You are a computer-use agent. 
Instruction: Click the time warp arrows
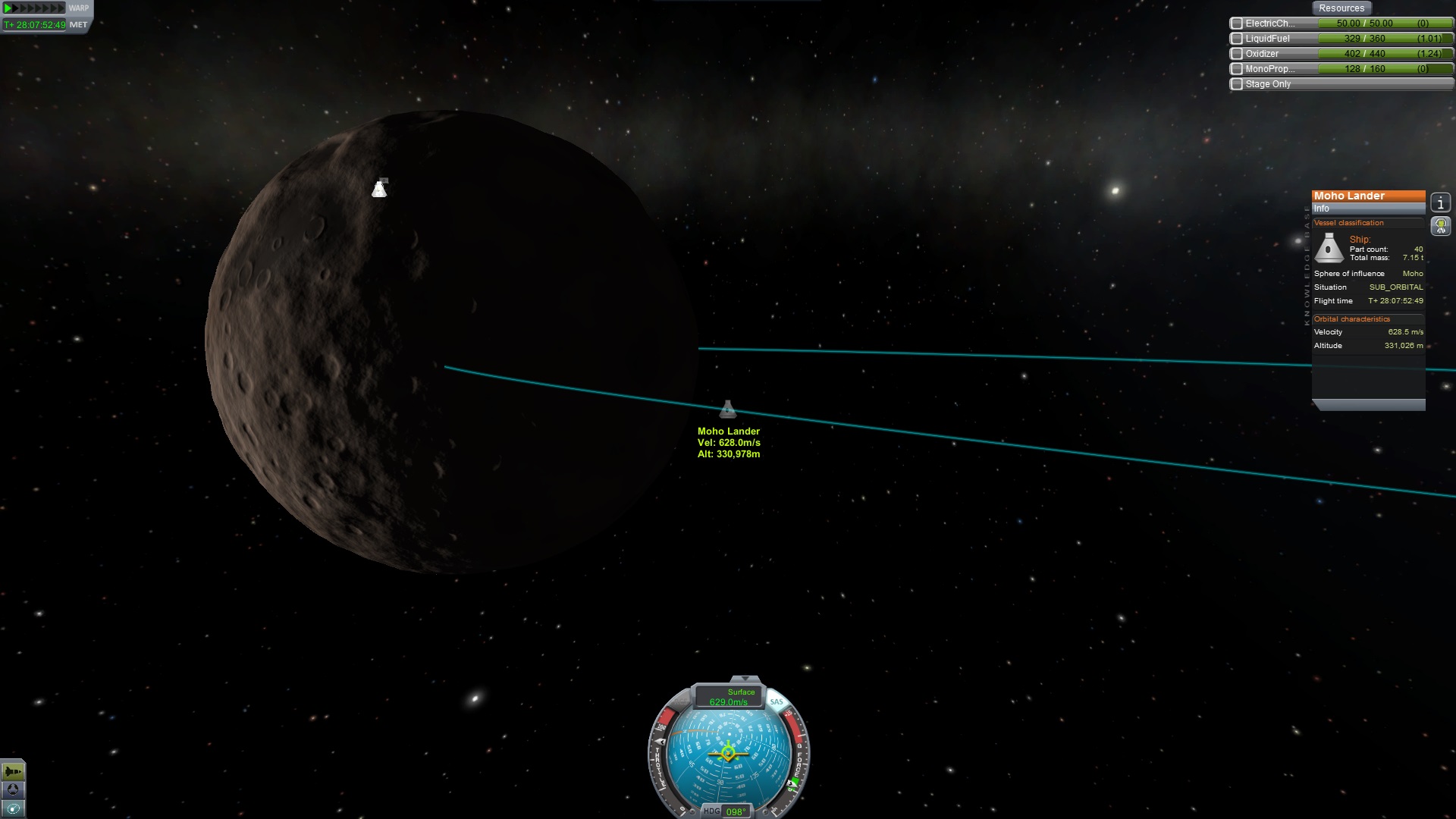point(34,8)
